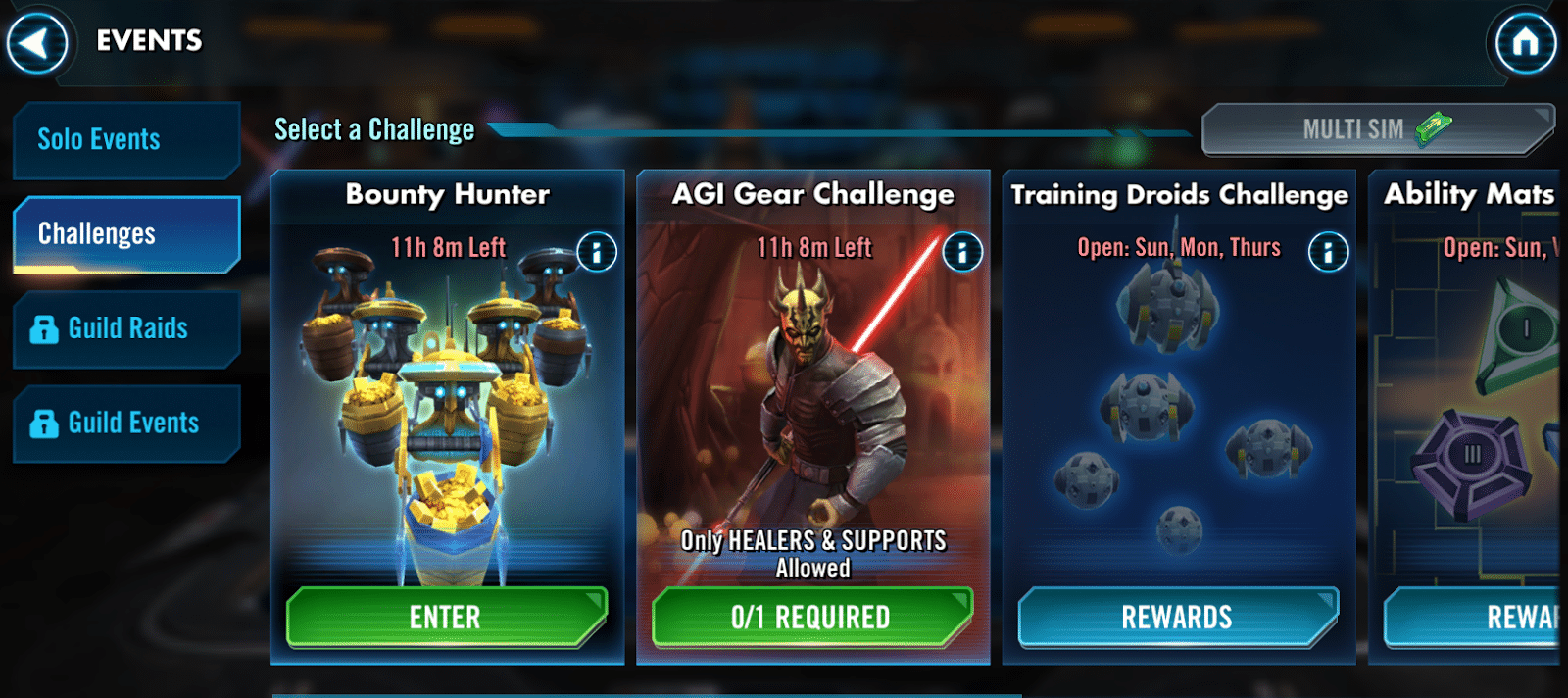Open the locked Guild Events tab
Screen dimensions: 1568x698
point(125,424)
